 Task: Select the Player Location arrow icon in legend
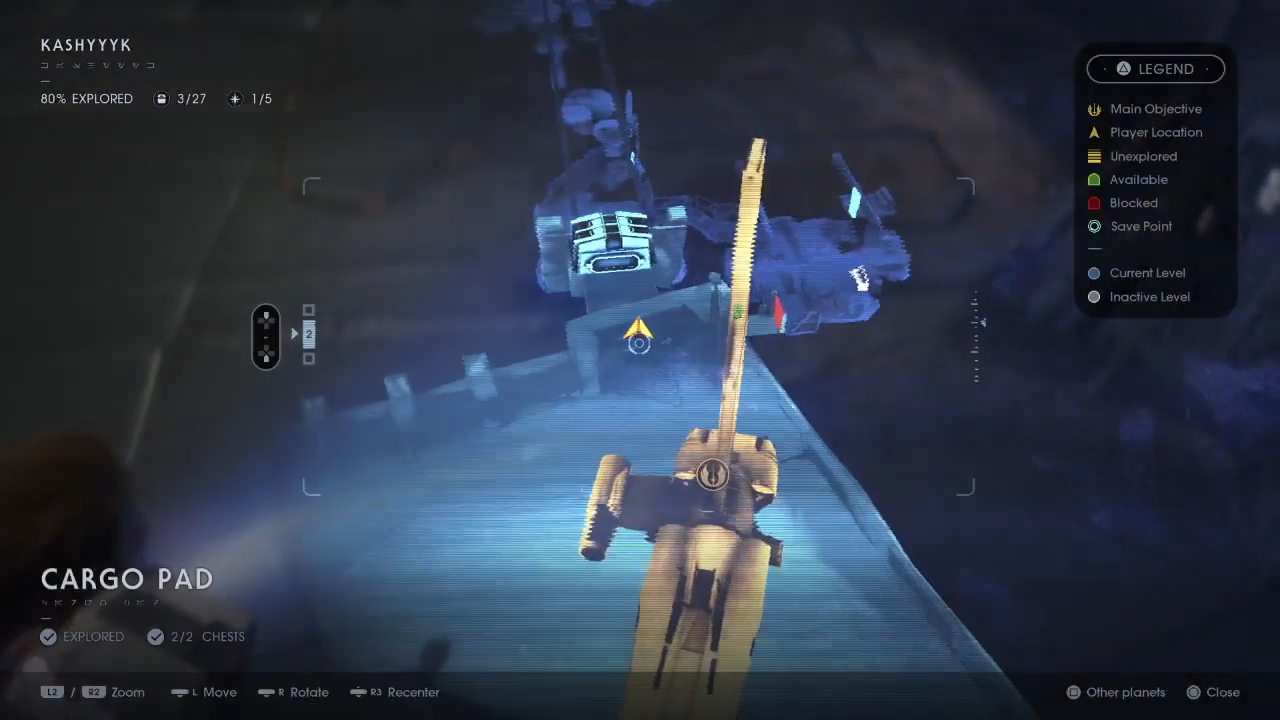pos(1094,132)
